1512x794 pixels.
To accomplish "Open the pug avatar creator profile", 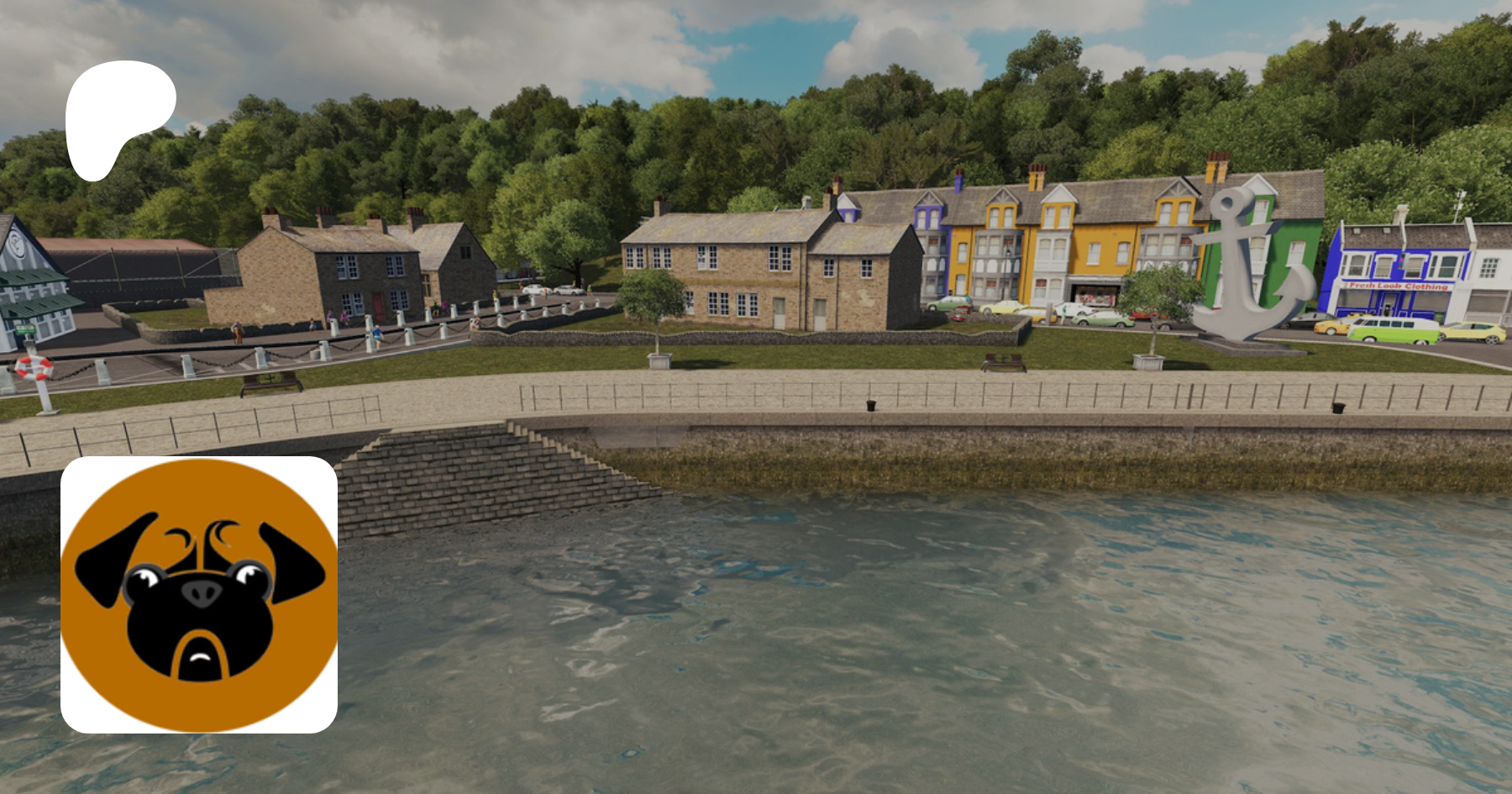I will [199, 594].
